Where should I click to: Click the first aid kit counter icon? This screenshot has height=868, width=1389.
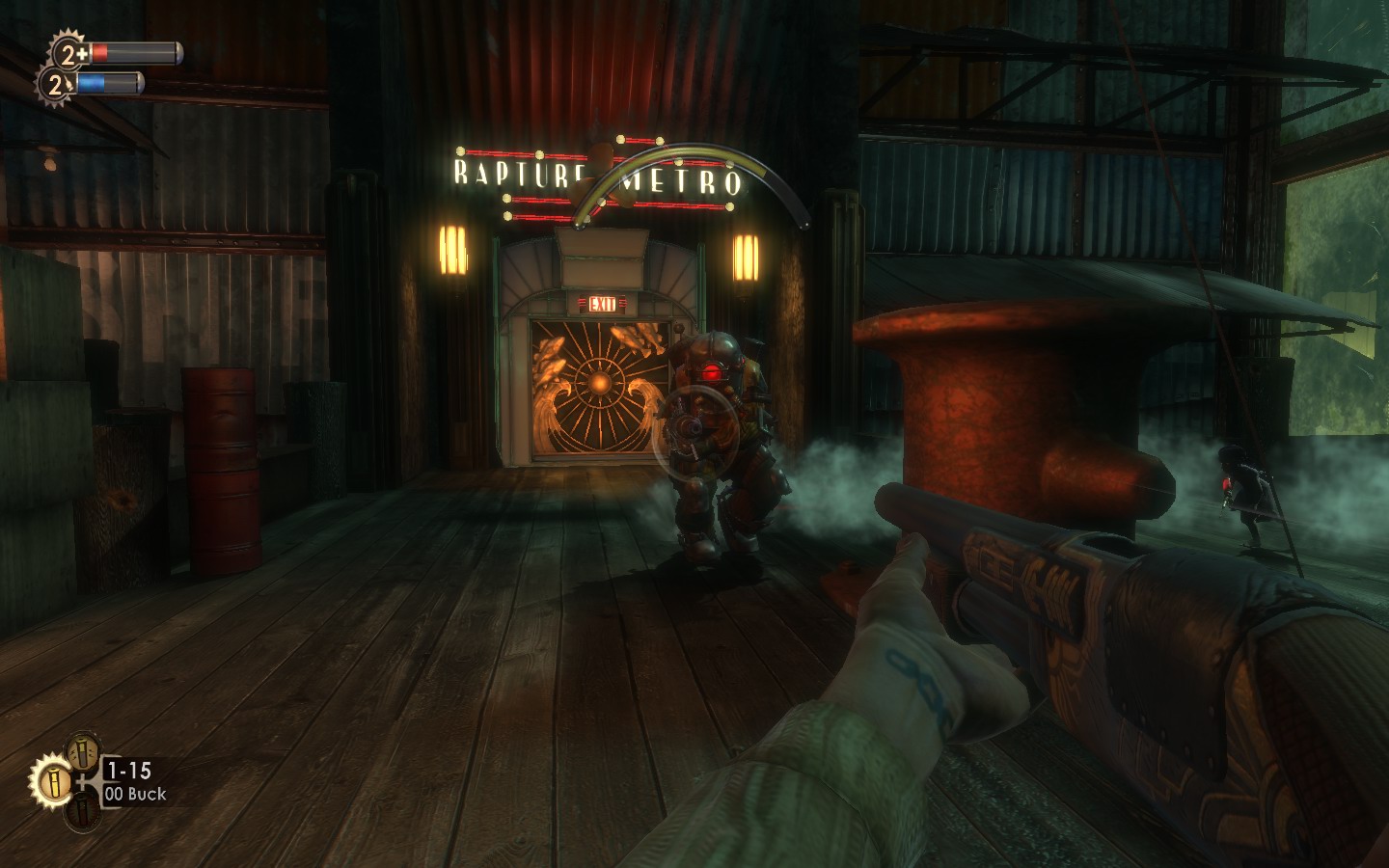69,51
